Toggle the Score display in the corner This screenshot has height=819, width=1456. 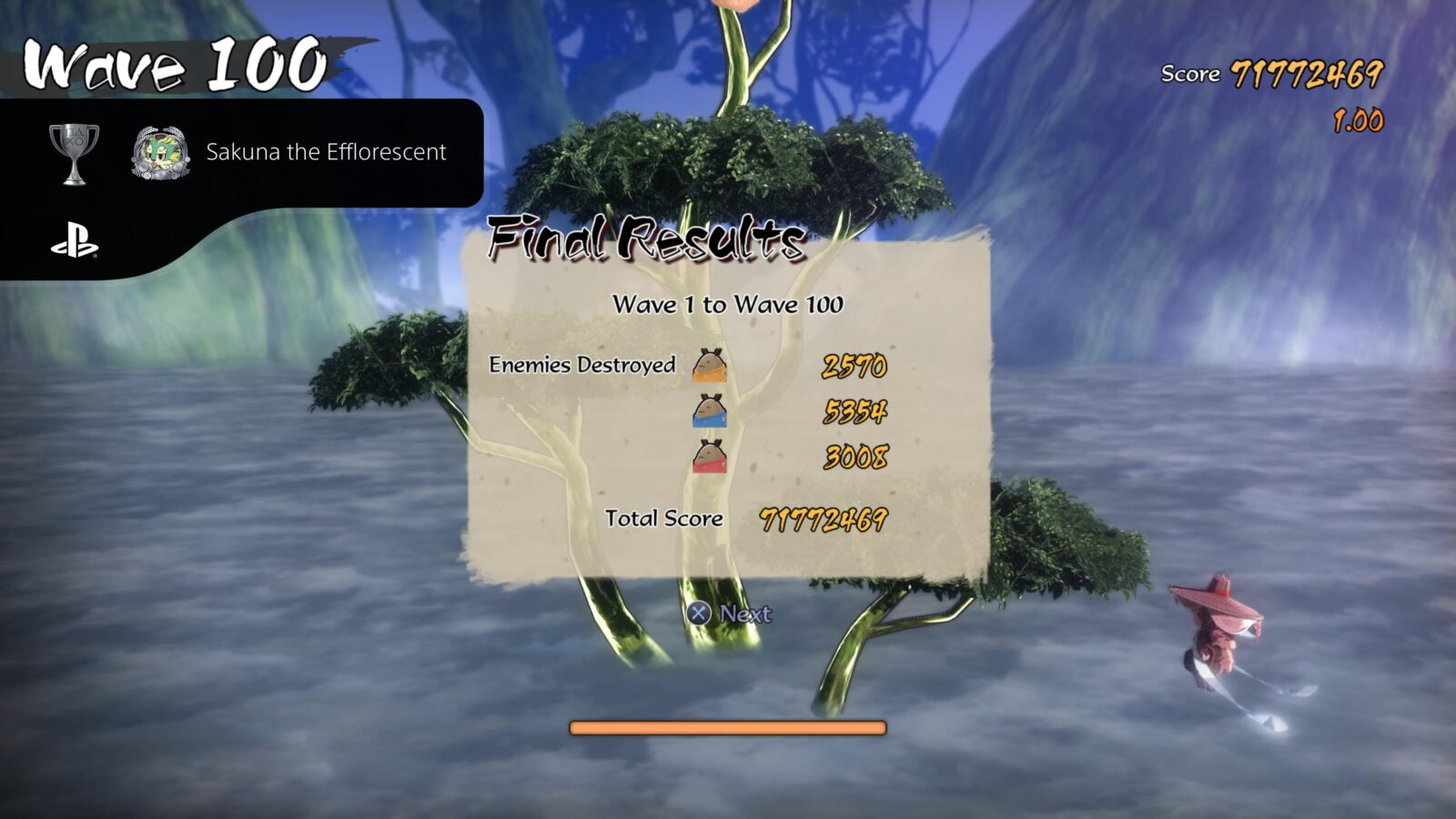(1269, 73)
